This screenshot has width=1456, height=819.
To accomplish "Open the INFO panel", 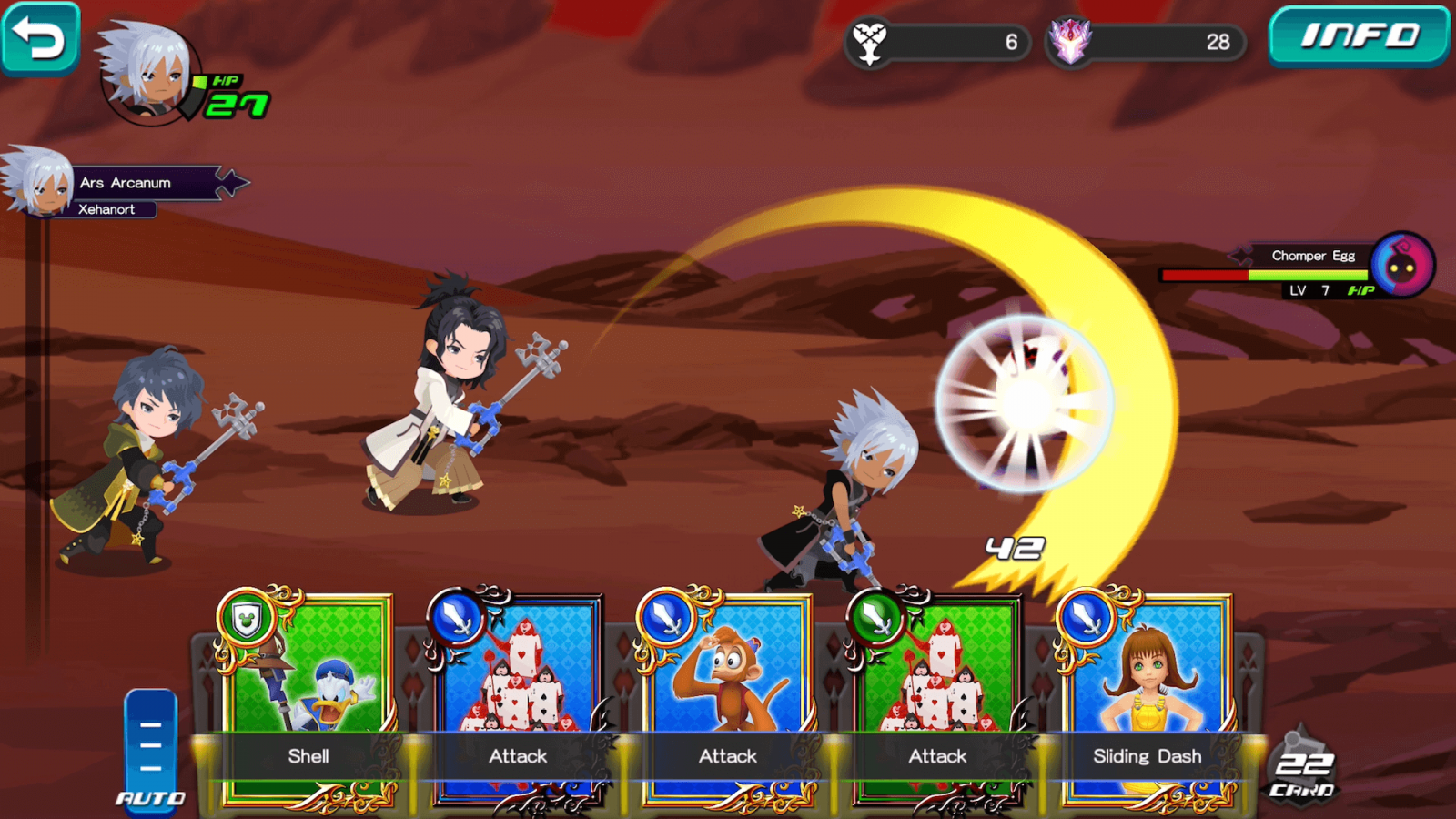I will pyautogui.click(x=1359, y=36).
